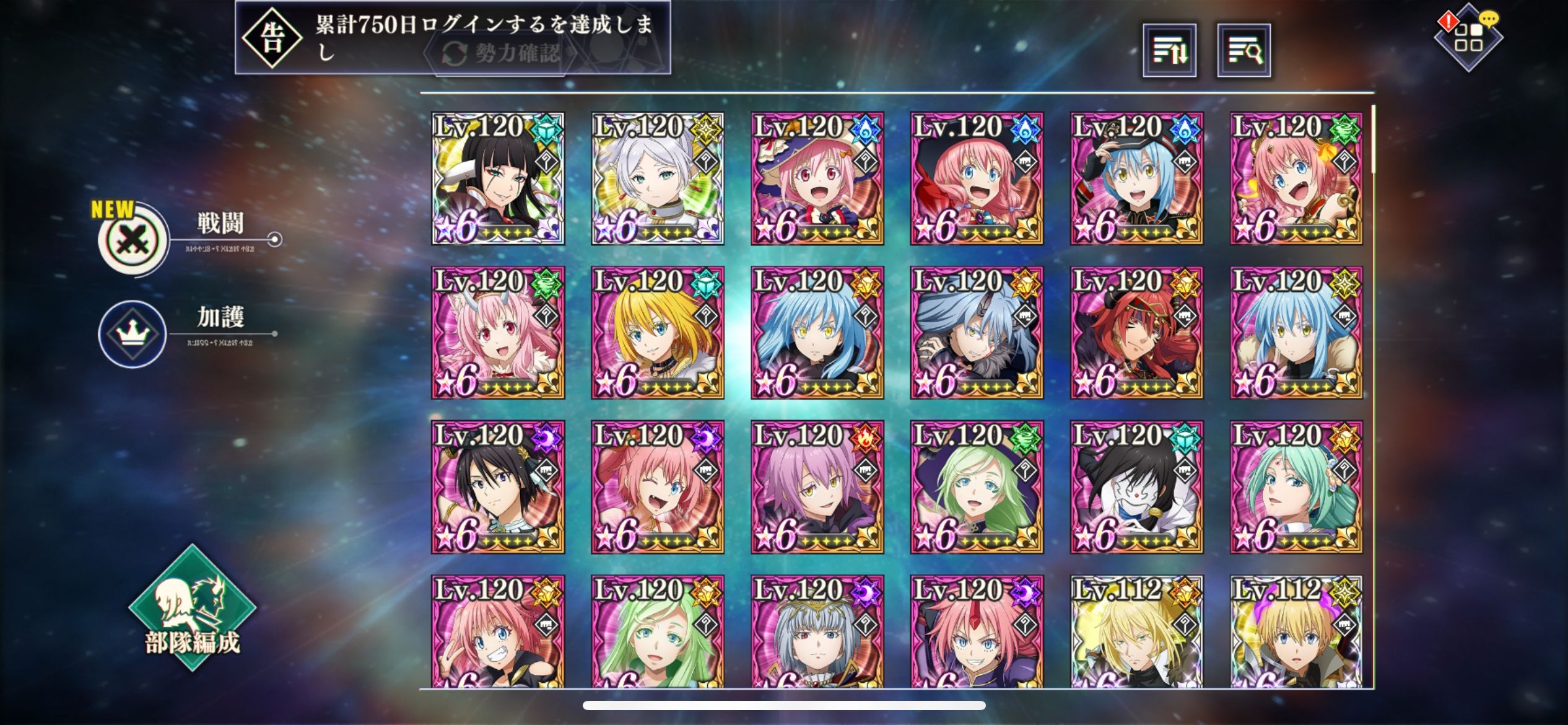This screenshot has height=725, width=1568.
Task: Open the filter search button
Action: click(1244, 51)
